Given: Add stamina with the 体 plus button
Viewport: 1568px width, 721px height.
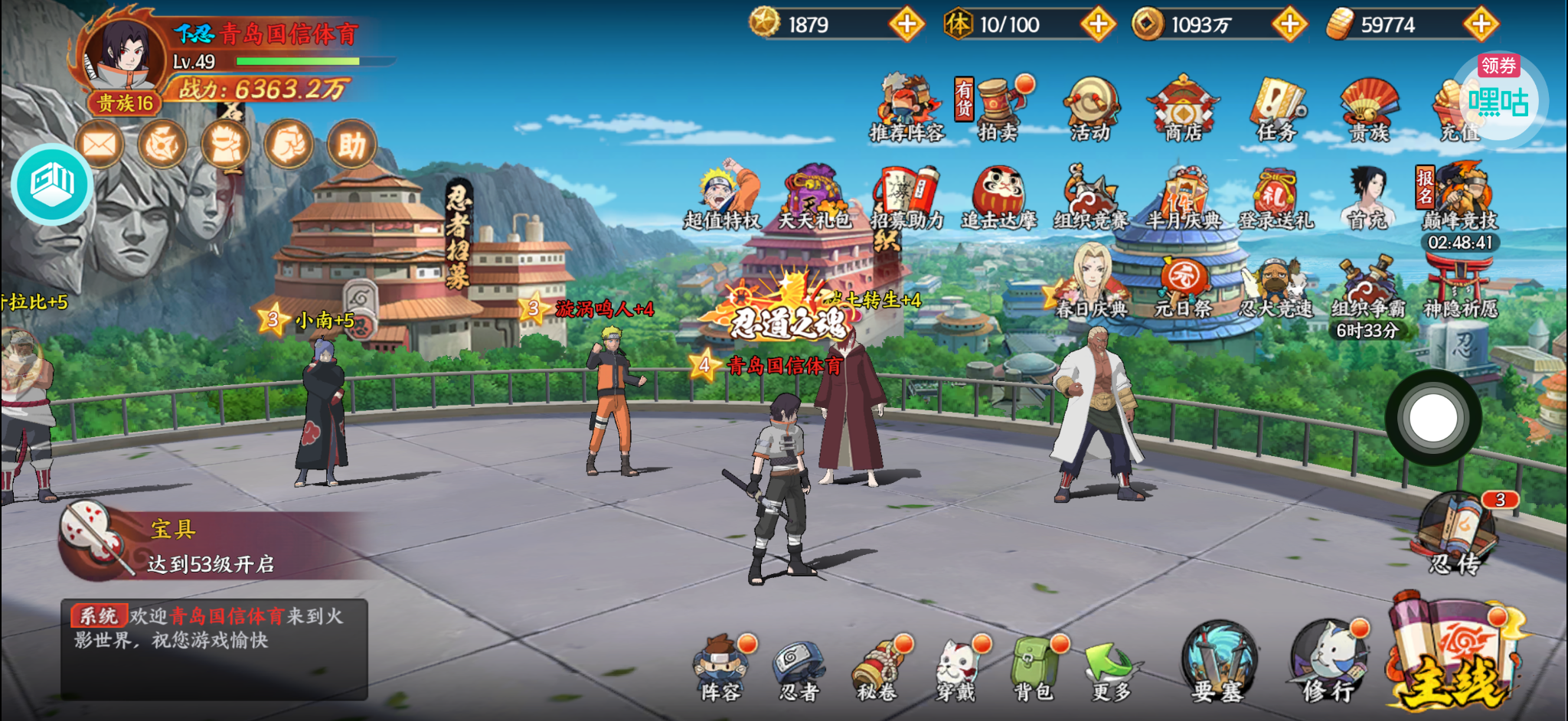Looking at the screenshot, I should pos(1098,24).
